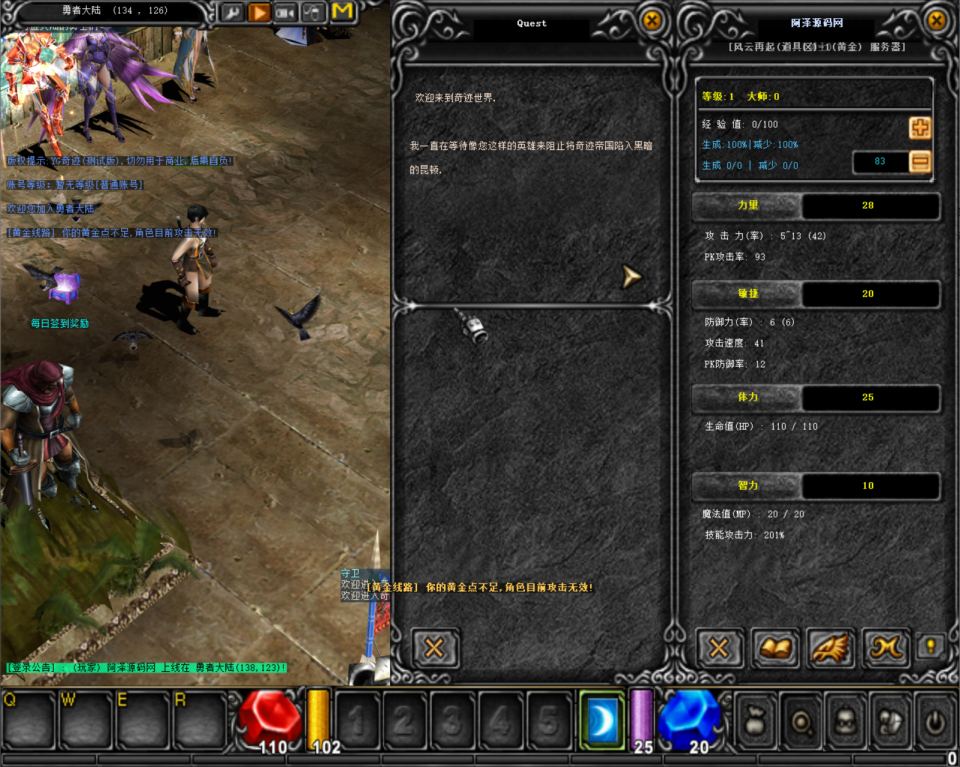960x767 pixels.
Task: Click the orange play arrow button
Action: coord(259,13)
